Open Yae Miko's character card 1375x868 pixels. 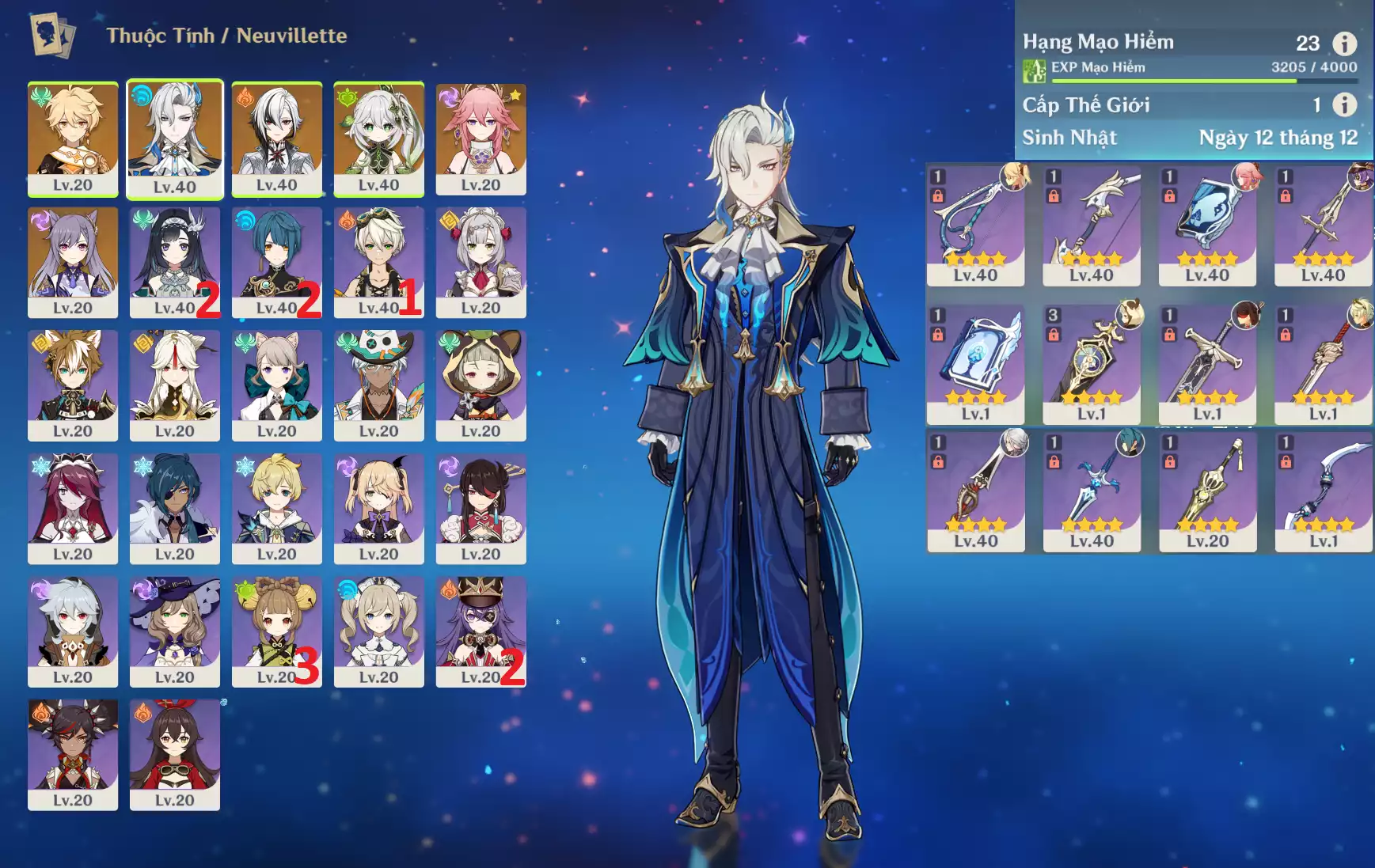[x=480, y=138]
